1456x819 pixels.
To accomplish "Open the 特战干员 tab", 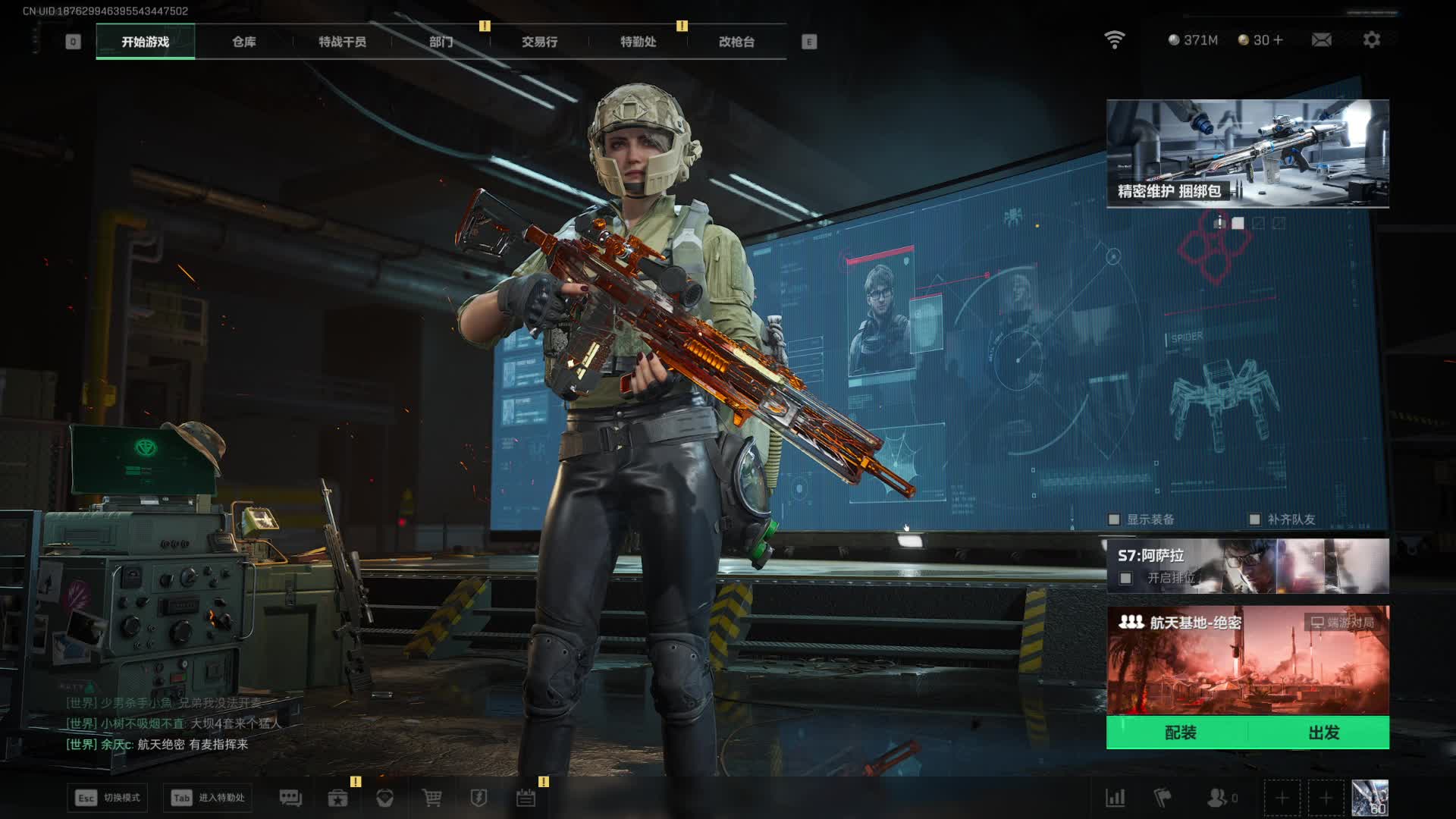I will click(342, 42).
